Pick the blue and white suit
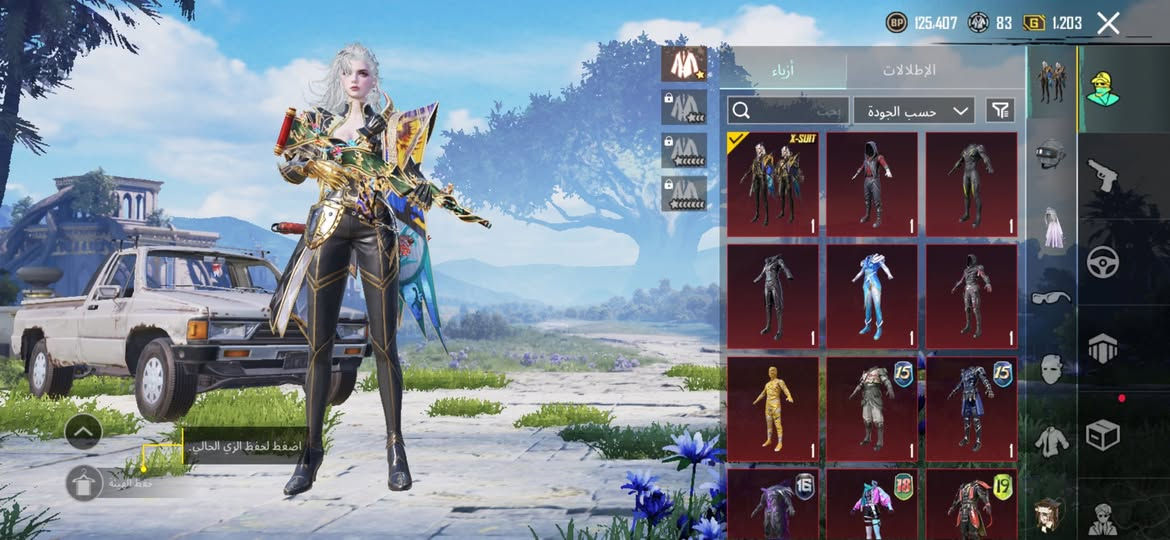Screen dimensions: 1170x540 click(871, 296)
